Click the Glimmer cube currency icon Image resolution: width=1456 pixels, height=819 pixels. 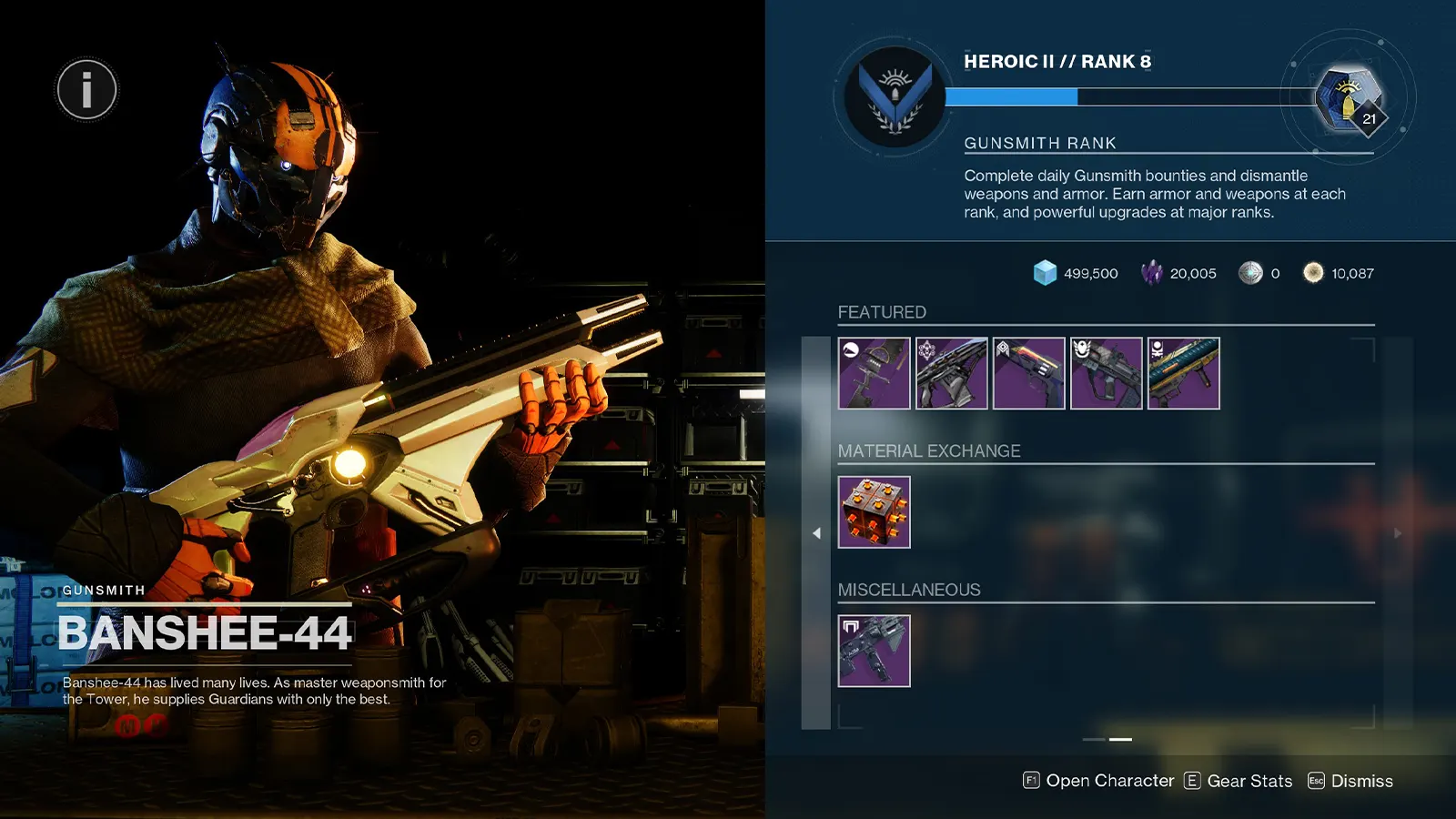click(1043, 273)
